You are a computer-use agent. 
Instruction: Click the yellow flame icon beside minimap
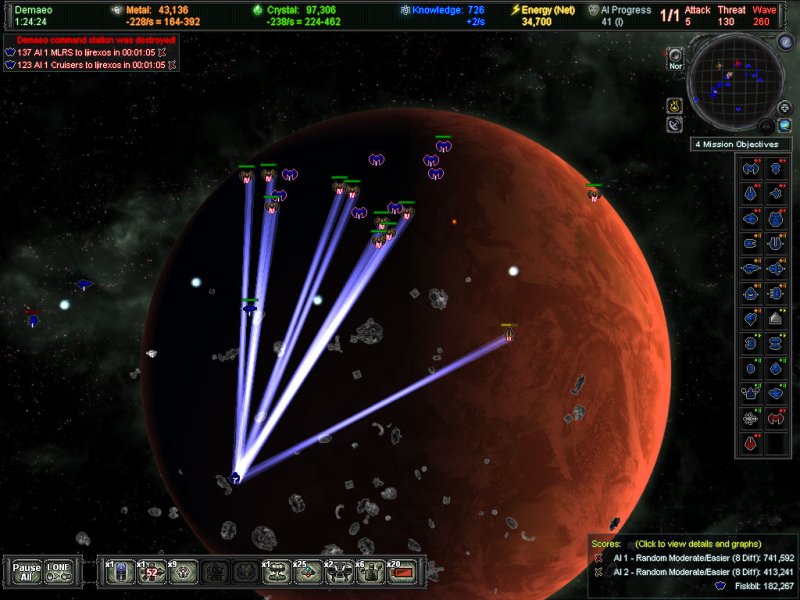click(x=675, y=104)
